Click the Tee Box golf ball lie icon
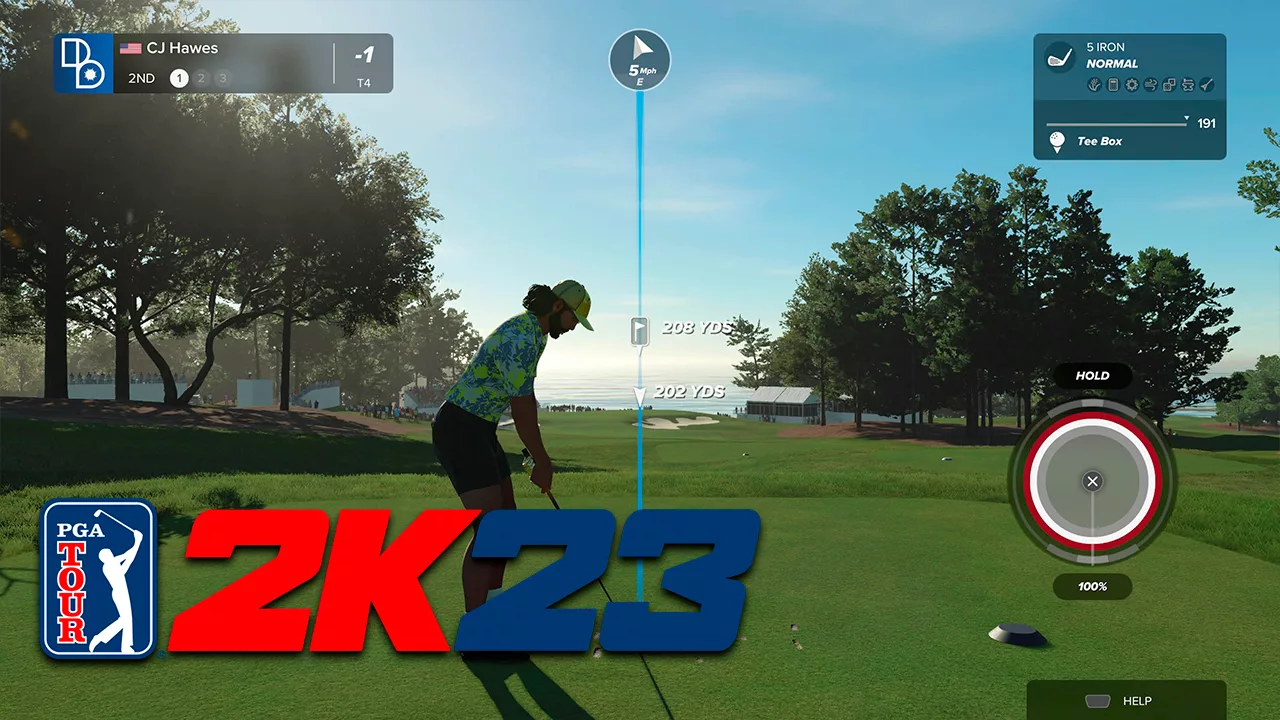 1057,142
